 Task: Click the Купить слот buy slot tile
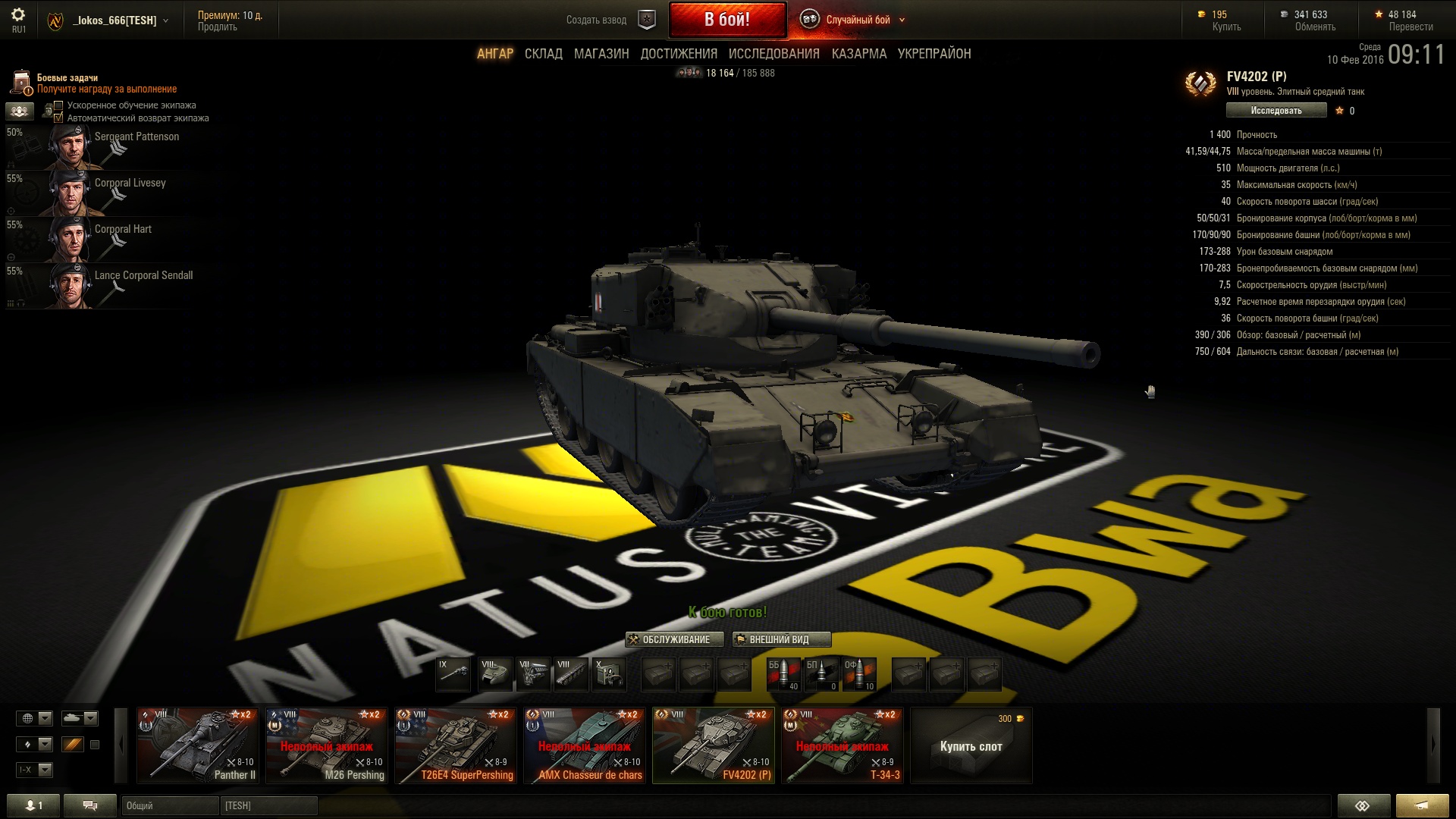click(971, 745)
